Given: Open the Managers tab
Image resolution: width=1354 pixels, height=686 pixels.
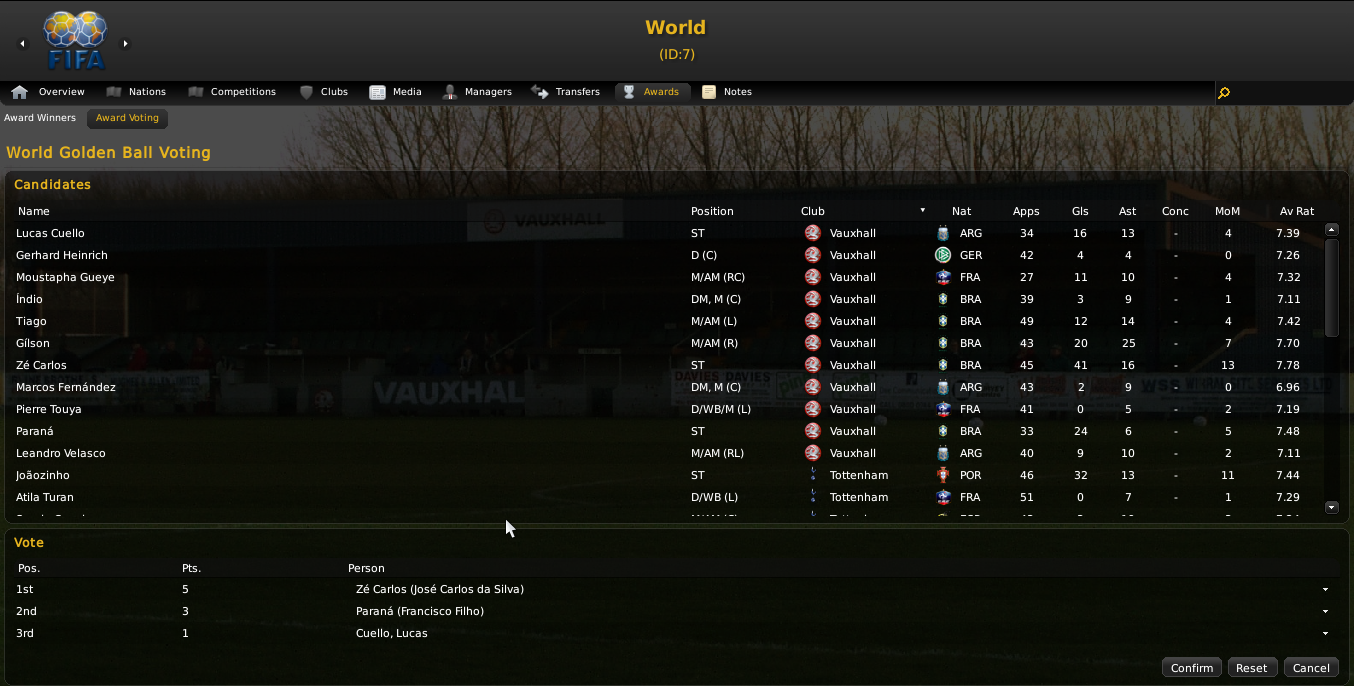Looking at the screenshot, I should pos(477,92).
